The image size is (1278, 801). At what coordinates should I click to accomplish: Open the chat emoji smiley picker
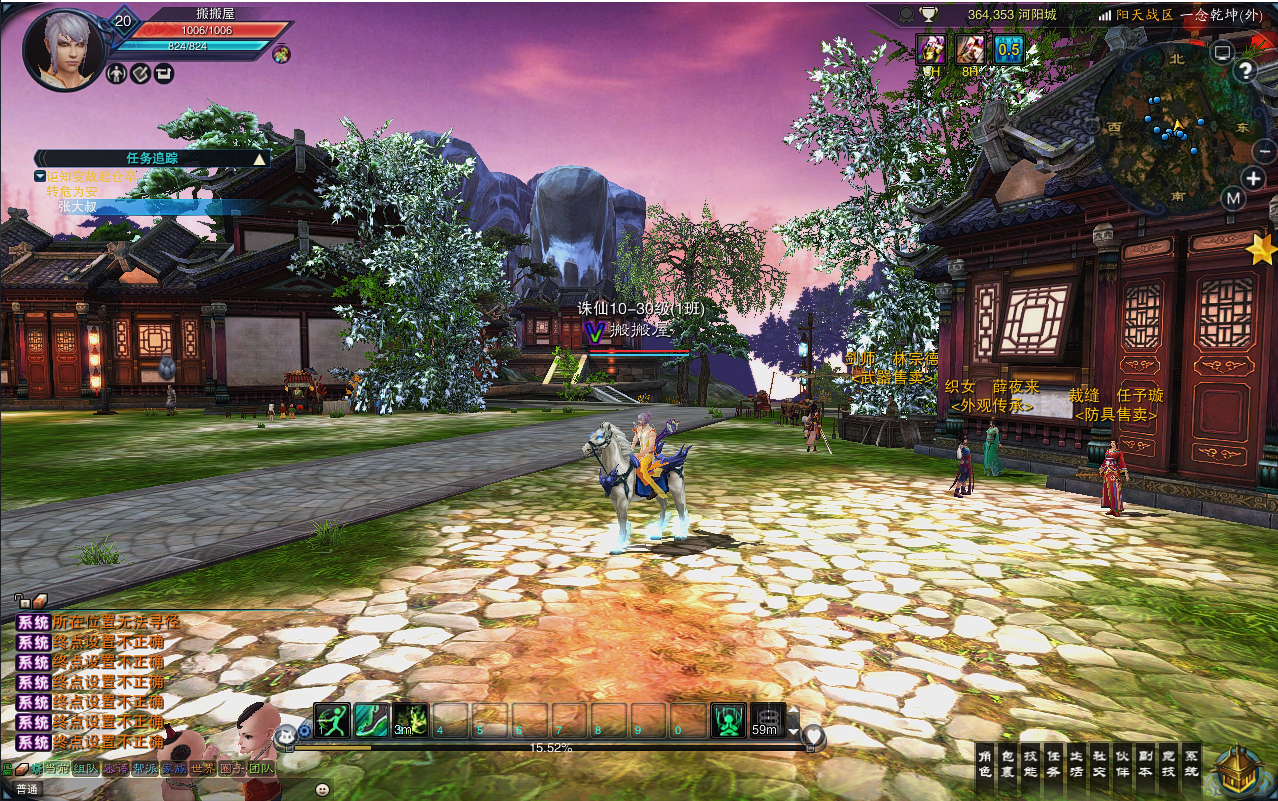[322, 789]
